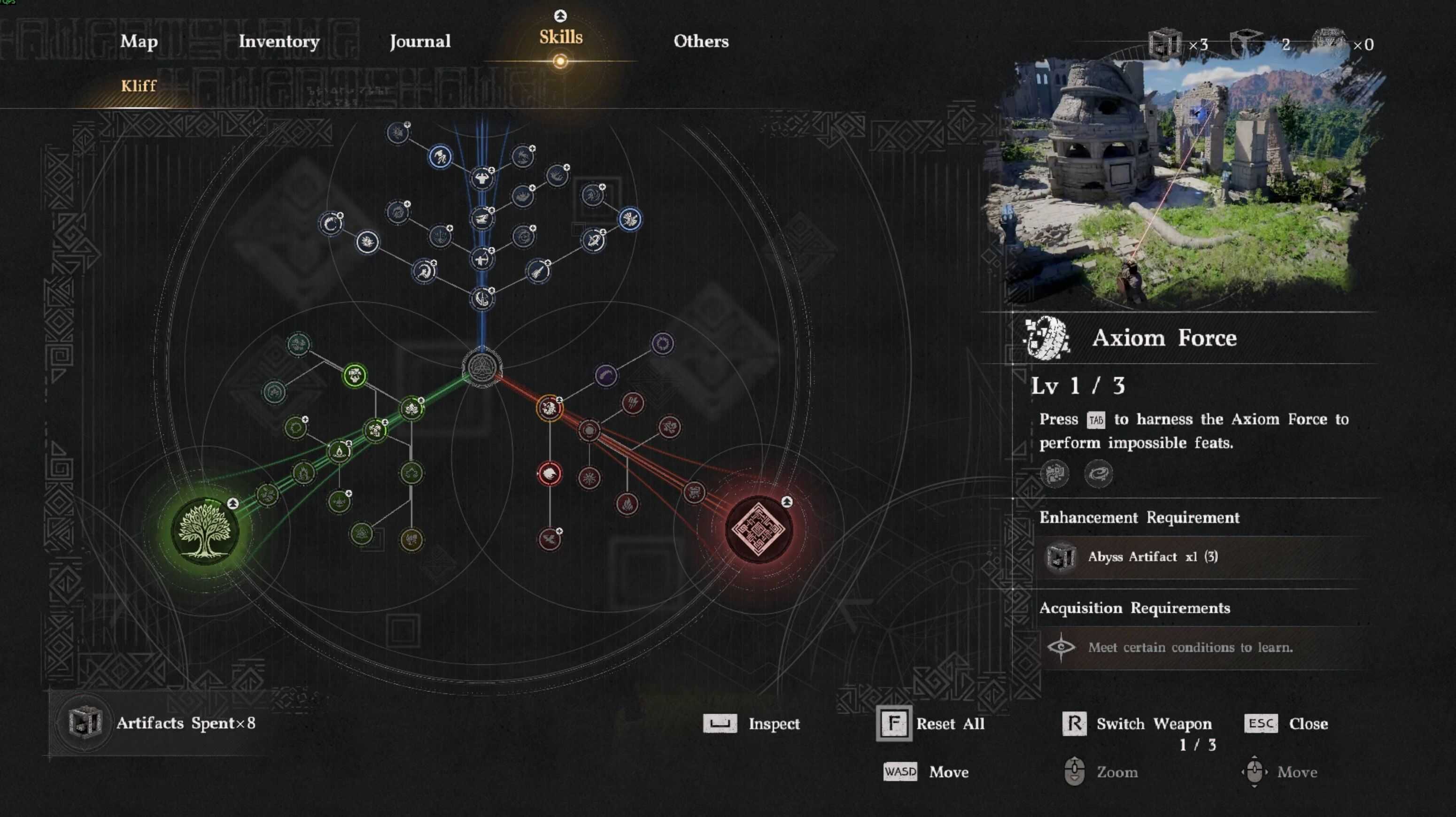The image size is (1456, 817).
Task: Open the Journal tab
Action: tap(420, 41)
